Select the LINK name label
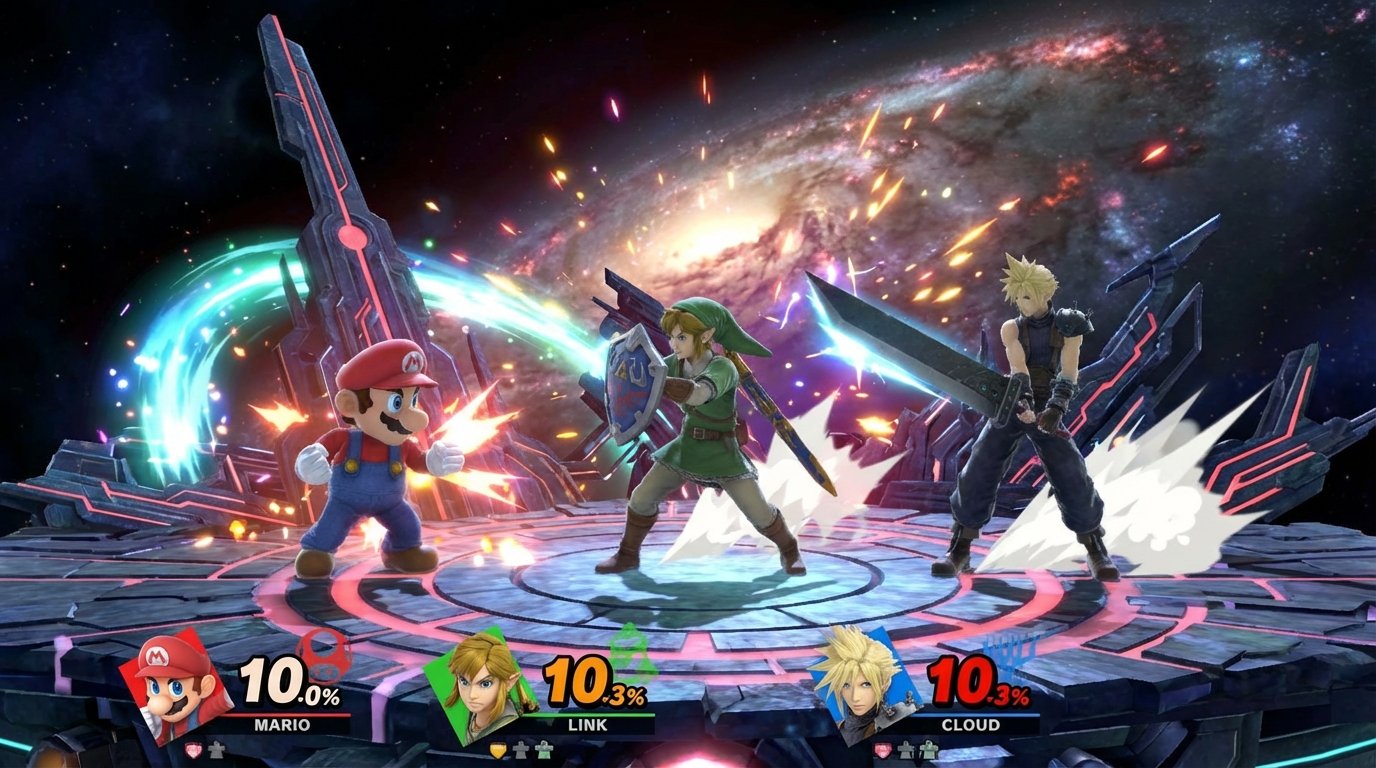Image resolution: width=1376 pixels, height=768 pixels. click(x=587, y=724)
